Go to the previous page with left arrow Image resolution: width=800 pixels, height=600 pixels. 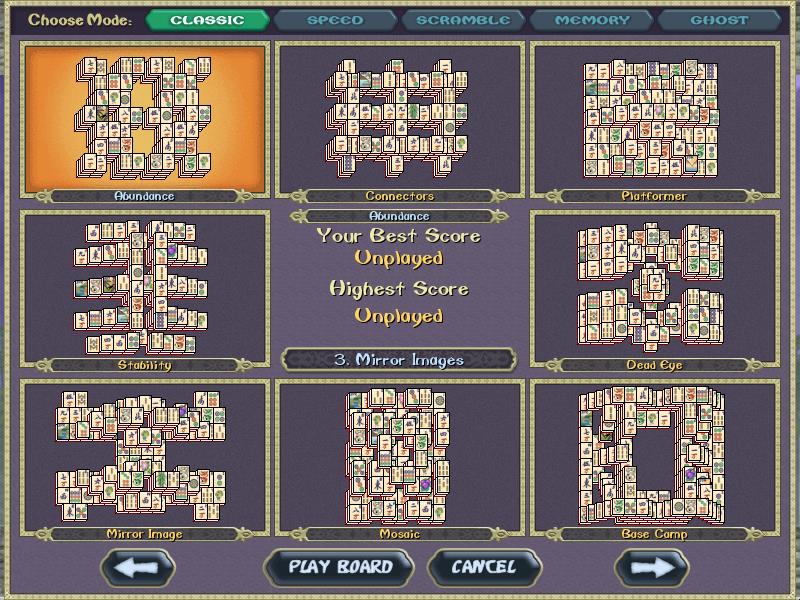pyautogui.click(x=145, y=567)
